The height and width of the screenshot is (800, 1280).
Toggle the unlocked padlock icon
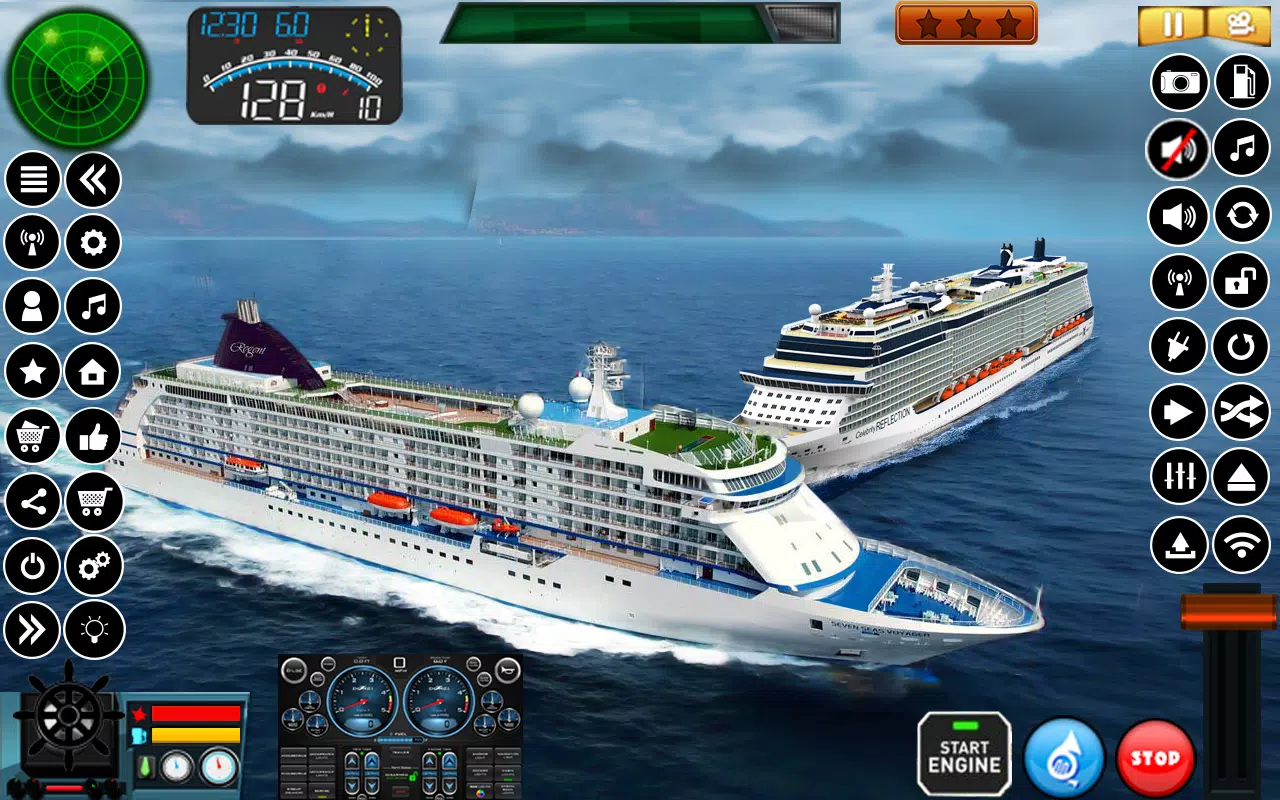(1241, 282)
